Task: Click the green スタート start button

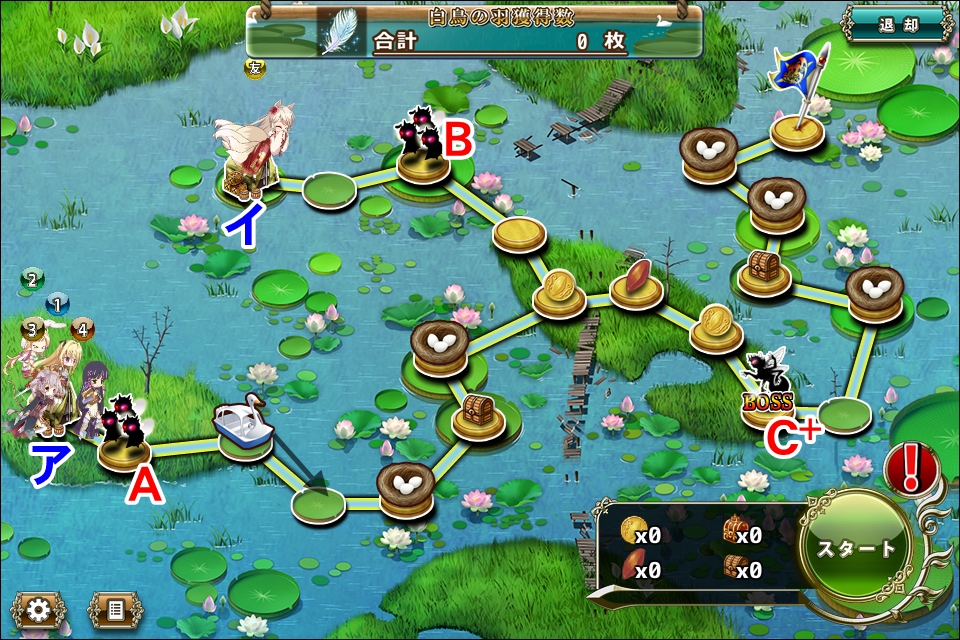Action: [857, 548]
